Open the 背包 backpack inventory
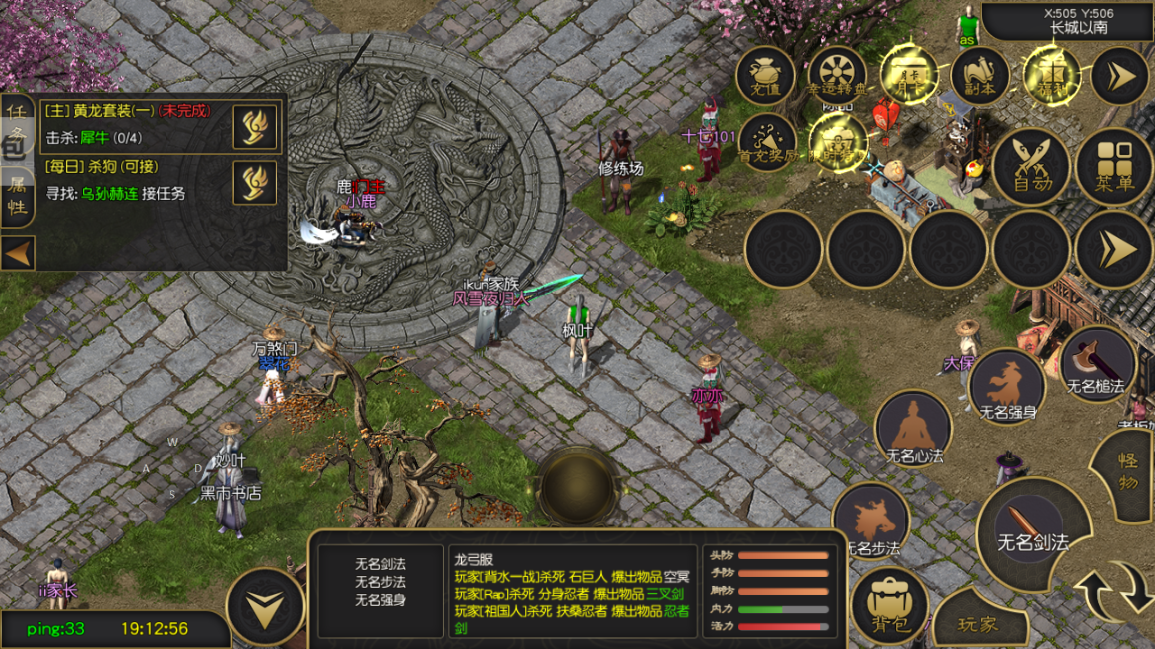This screenshot has height=649, width=1155. pos(888,605)
